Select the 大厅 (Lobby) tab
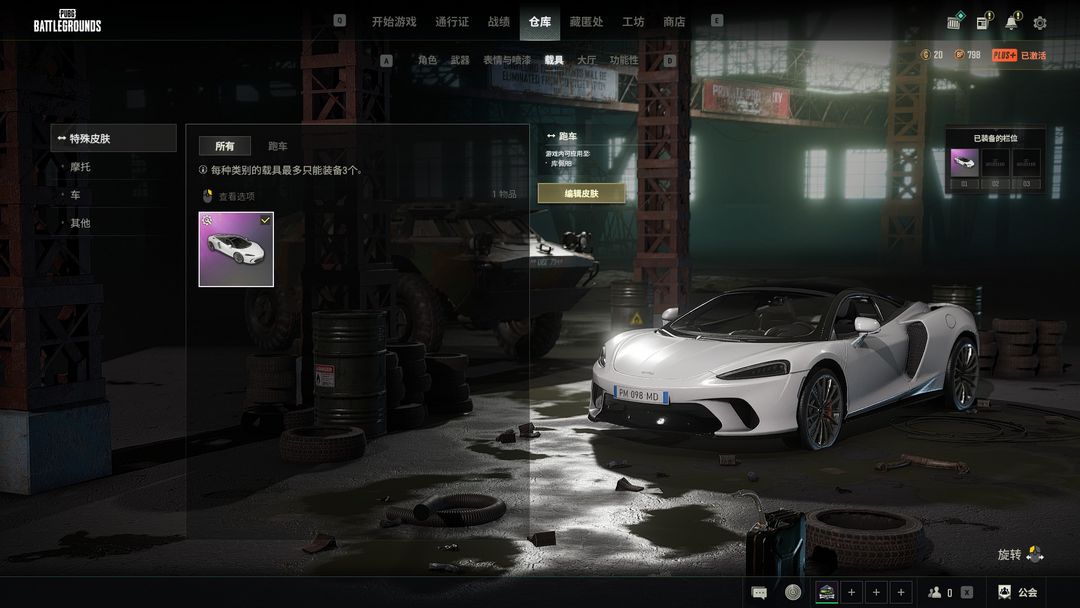Viewport: 1080px width, 608px height. [587, 60]
